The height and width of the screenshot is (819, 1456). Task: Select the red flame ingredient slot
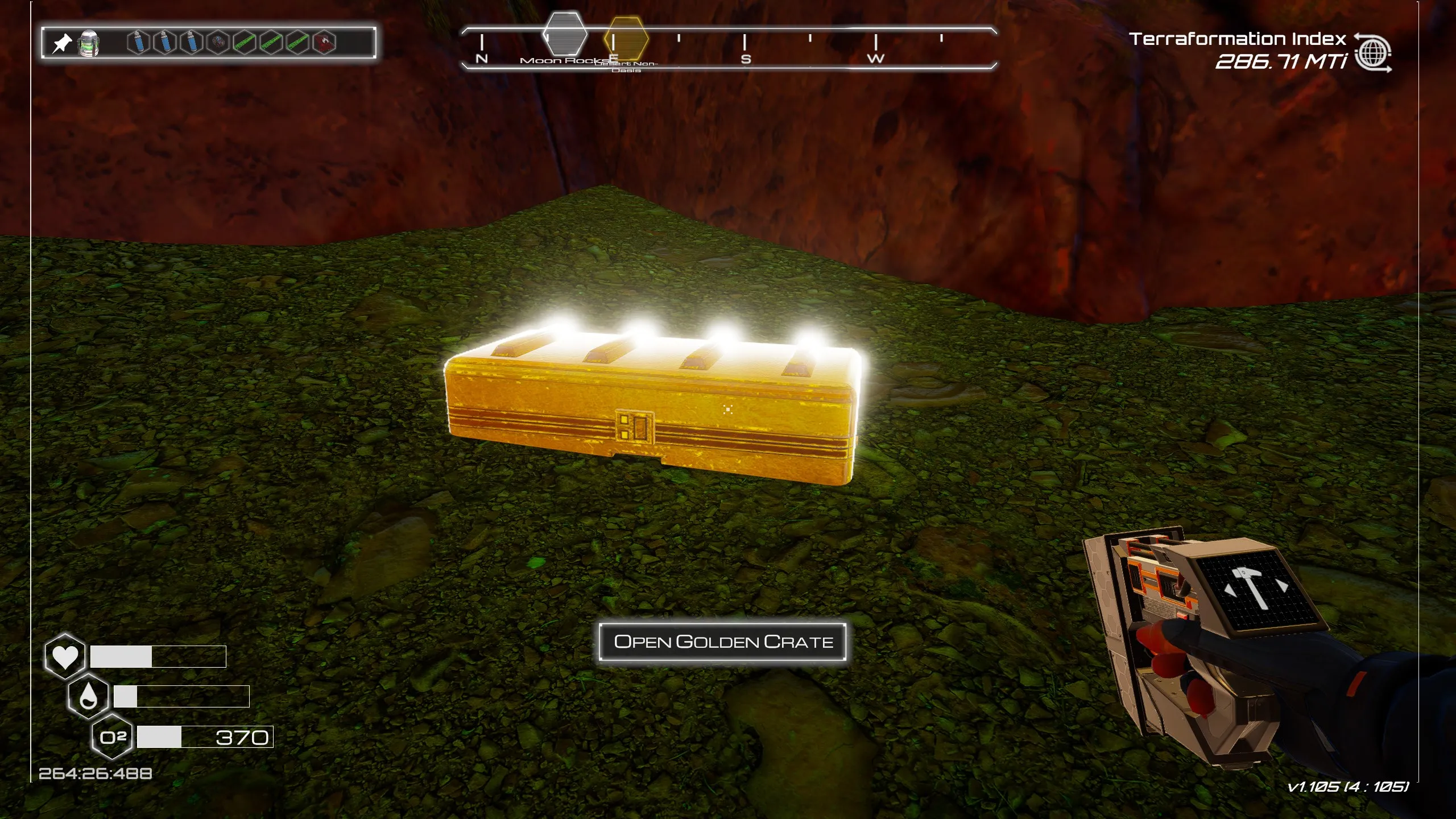point(324,43)
